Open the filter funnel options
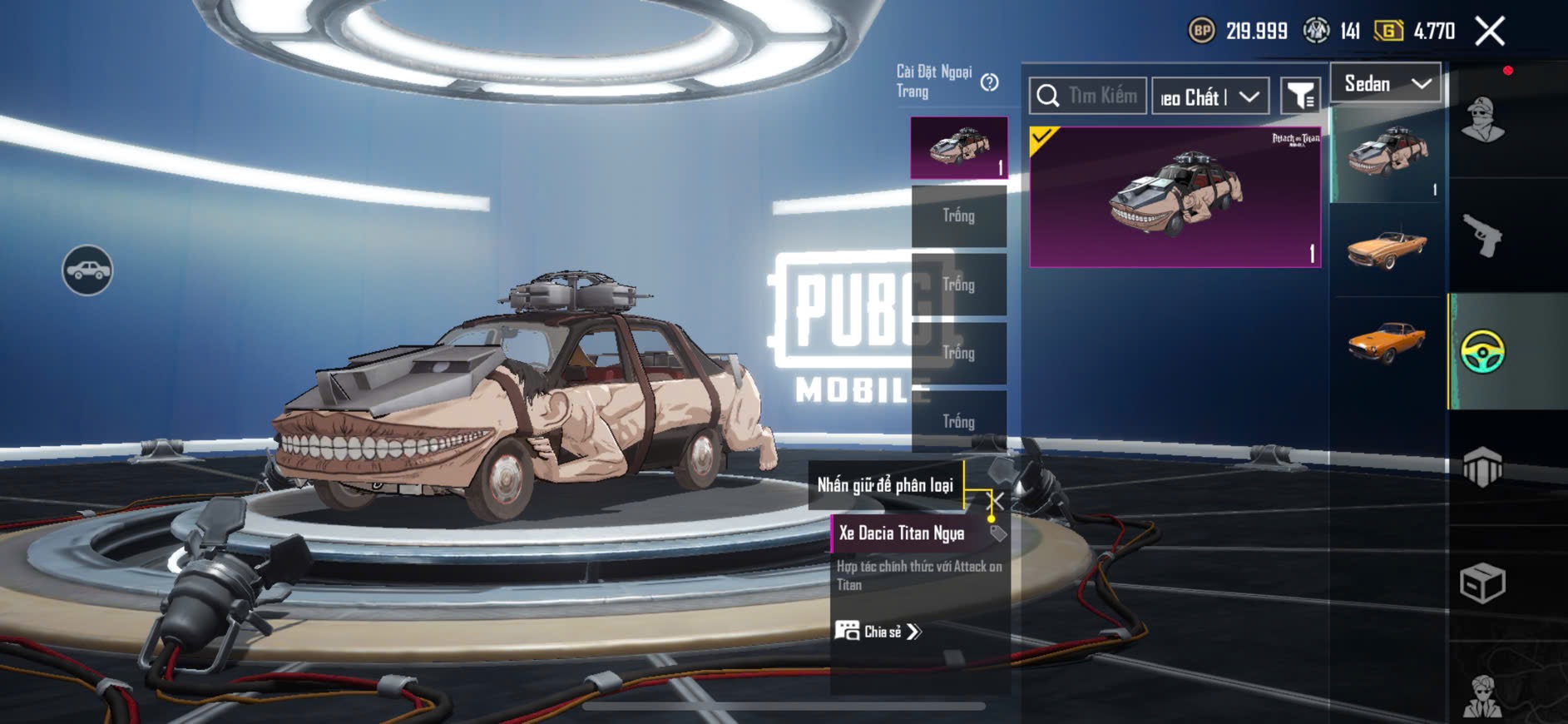This screenshot has width=1568, height=724. pyautogui.click(x=1299, y=97)
